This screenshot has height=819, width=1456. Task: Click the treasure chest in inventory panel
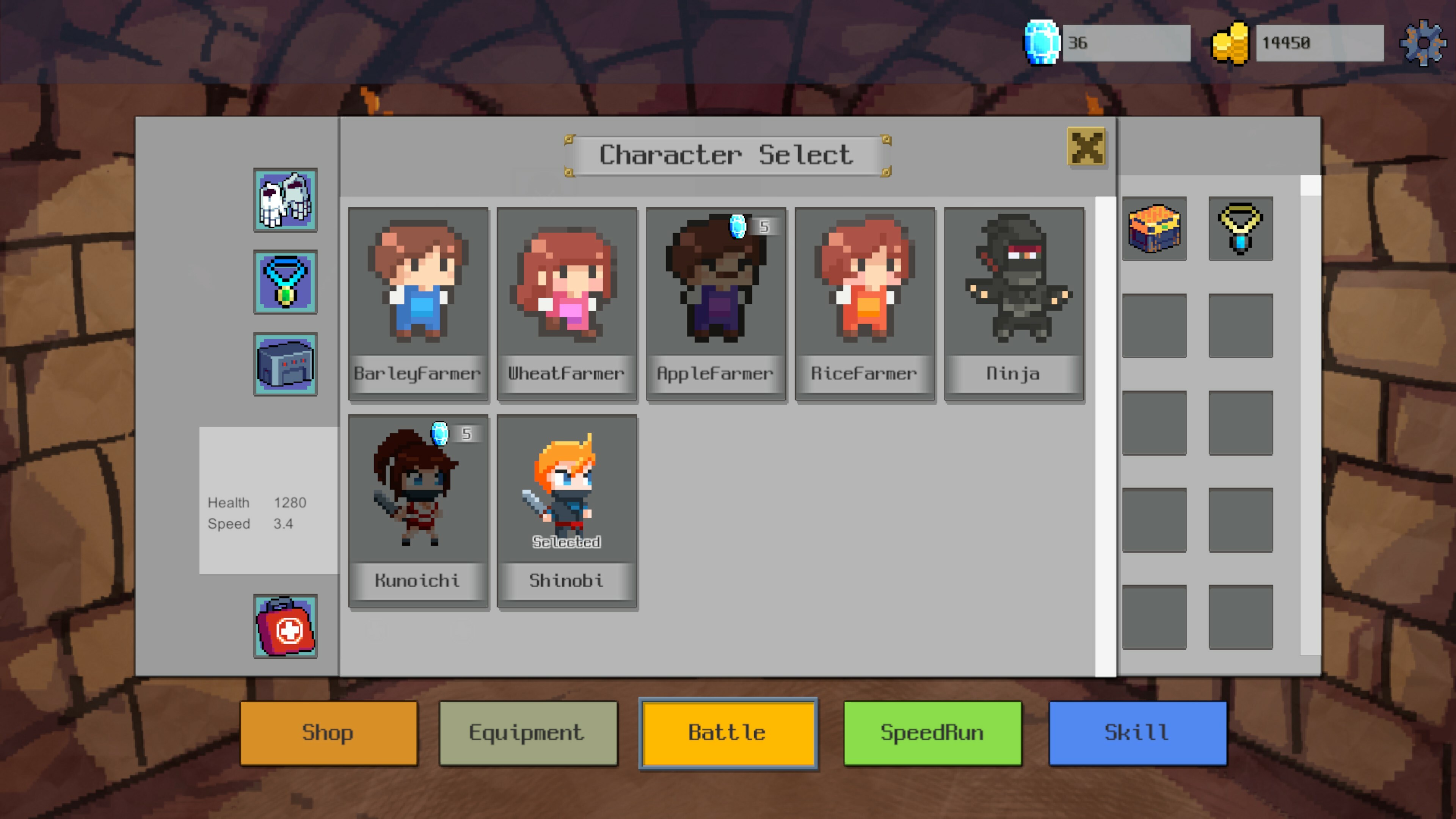[1153, 228]
